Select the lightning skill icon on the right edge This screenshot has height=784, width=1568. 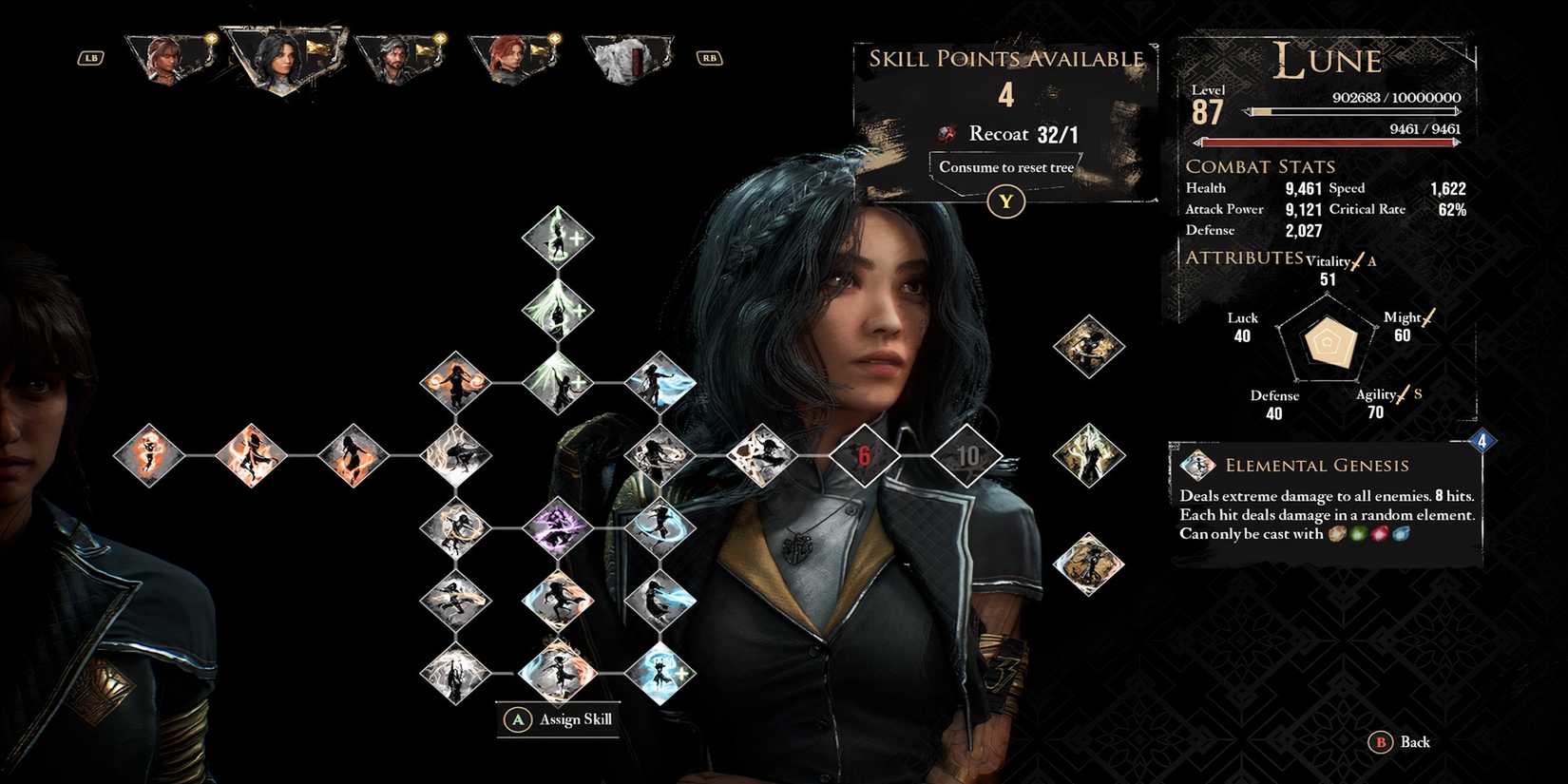(x=1089, y=454)
